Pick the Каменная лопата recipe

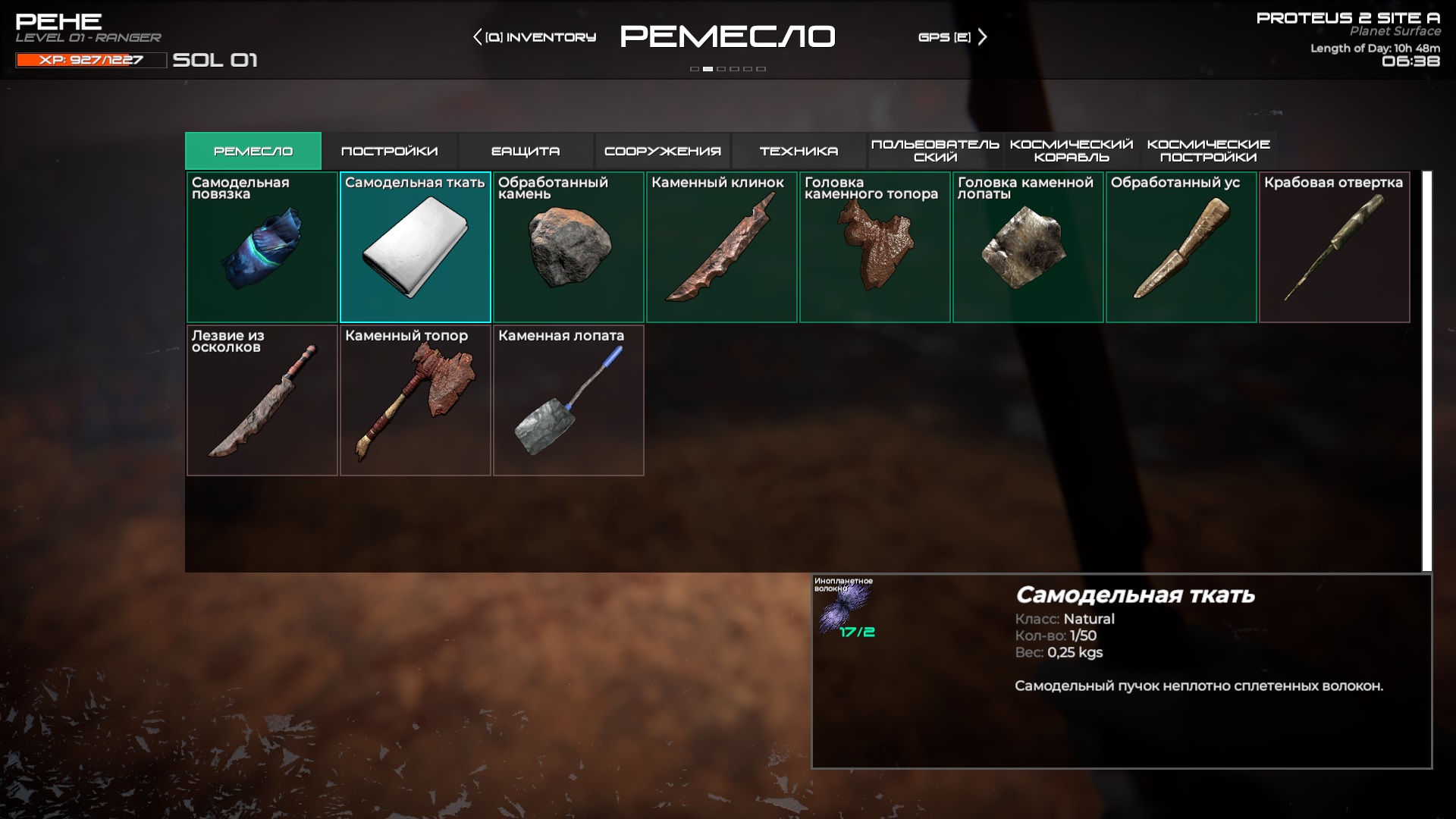pyautogui.click(x=569, y=400)
